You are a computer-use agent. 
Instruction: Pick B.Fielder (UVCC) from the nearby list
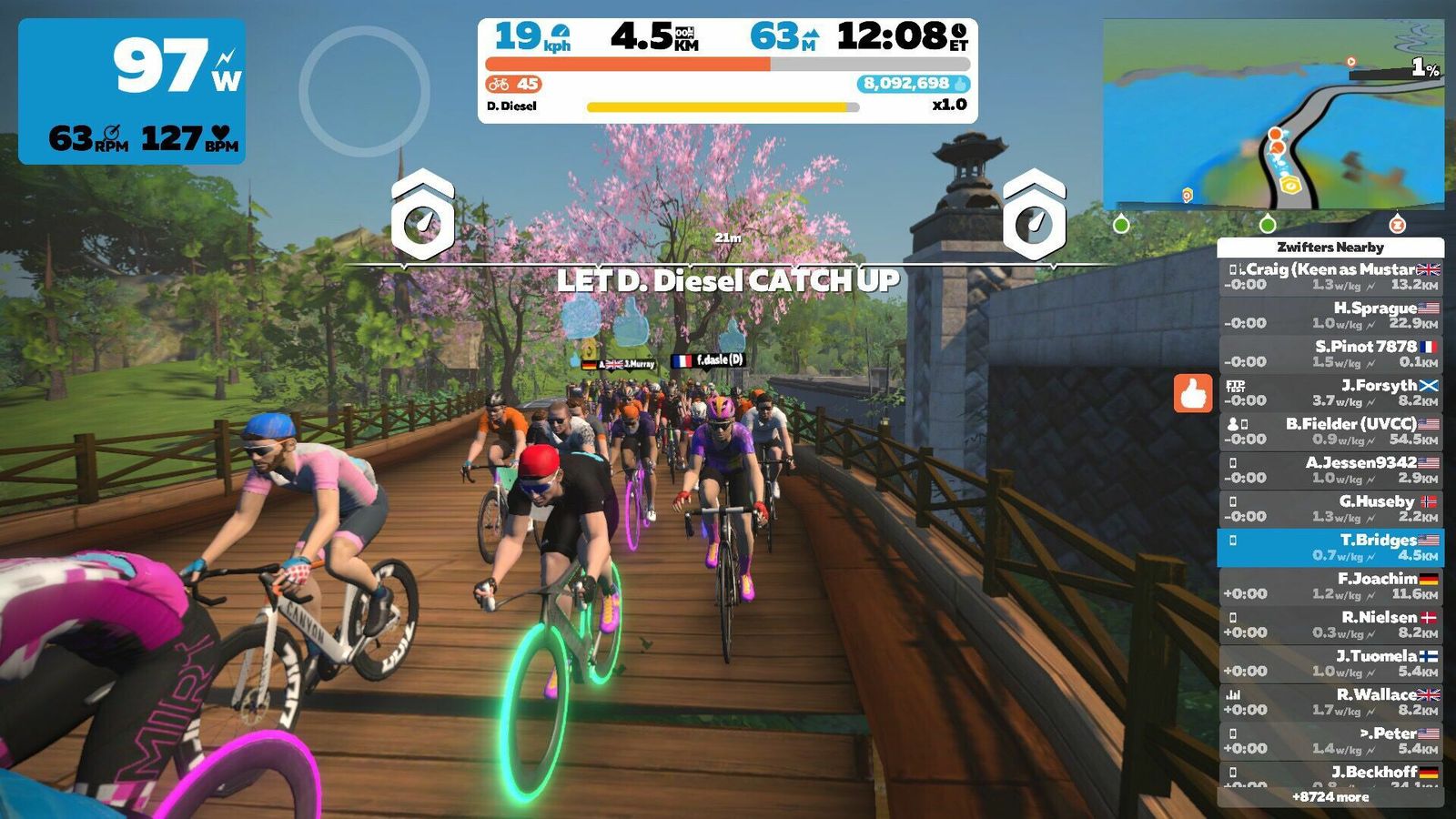coord(1330,431)
